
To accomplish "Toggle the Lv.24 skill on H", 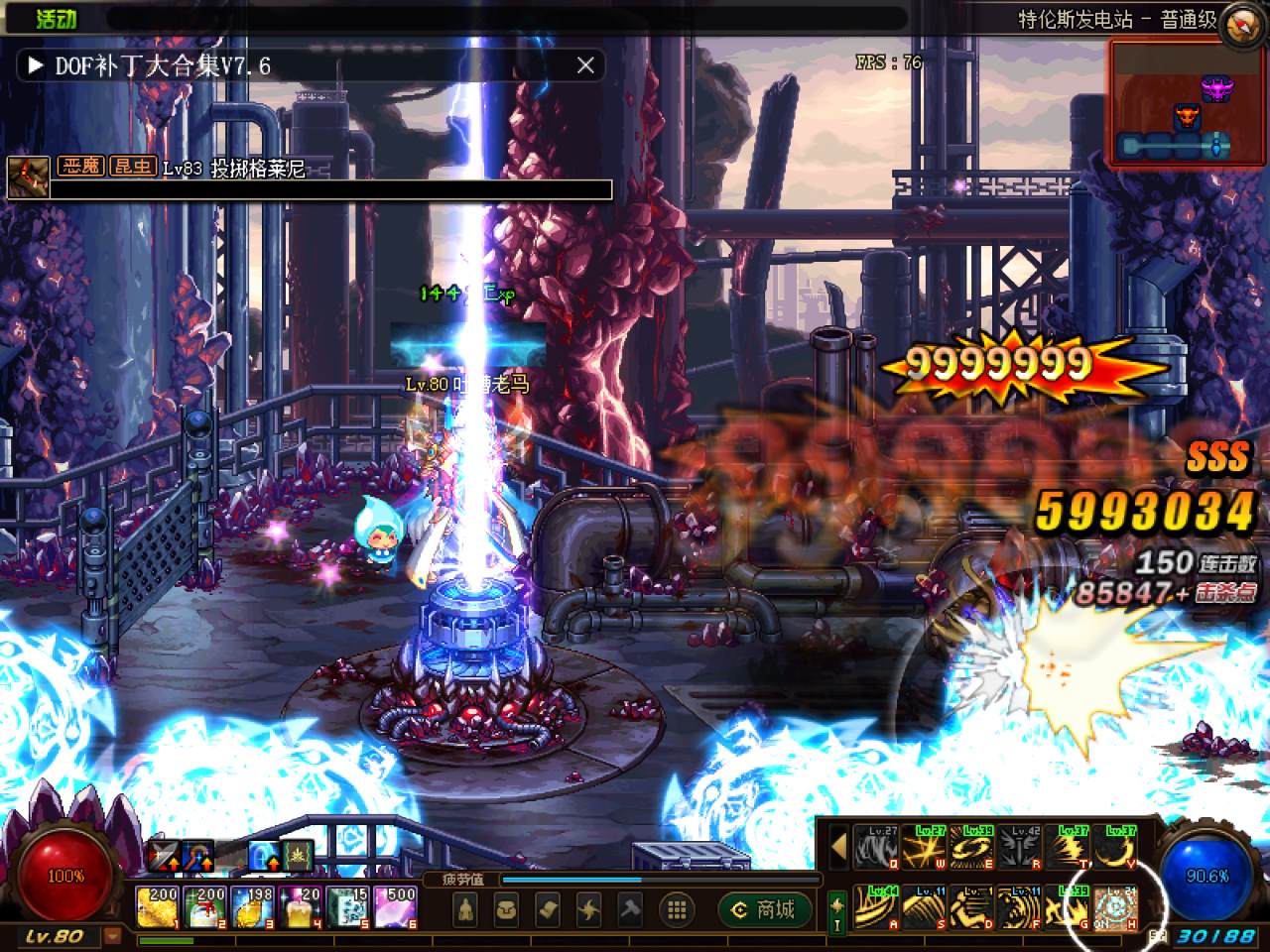I will pyautogui.click(x=1116, y=906).
